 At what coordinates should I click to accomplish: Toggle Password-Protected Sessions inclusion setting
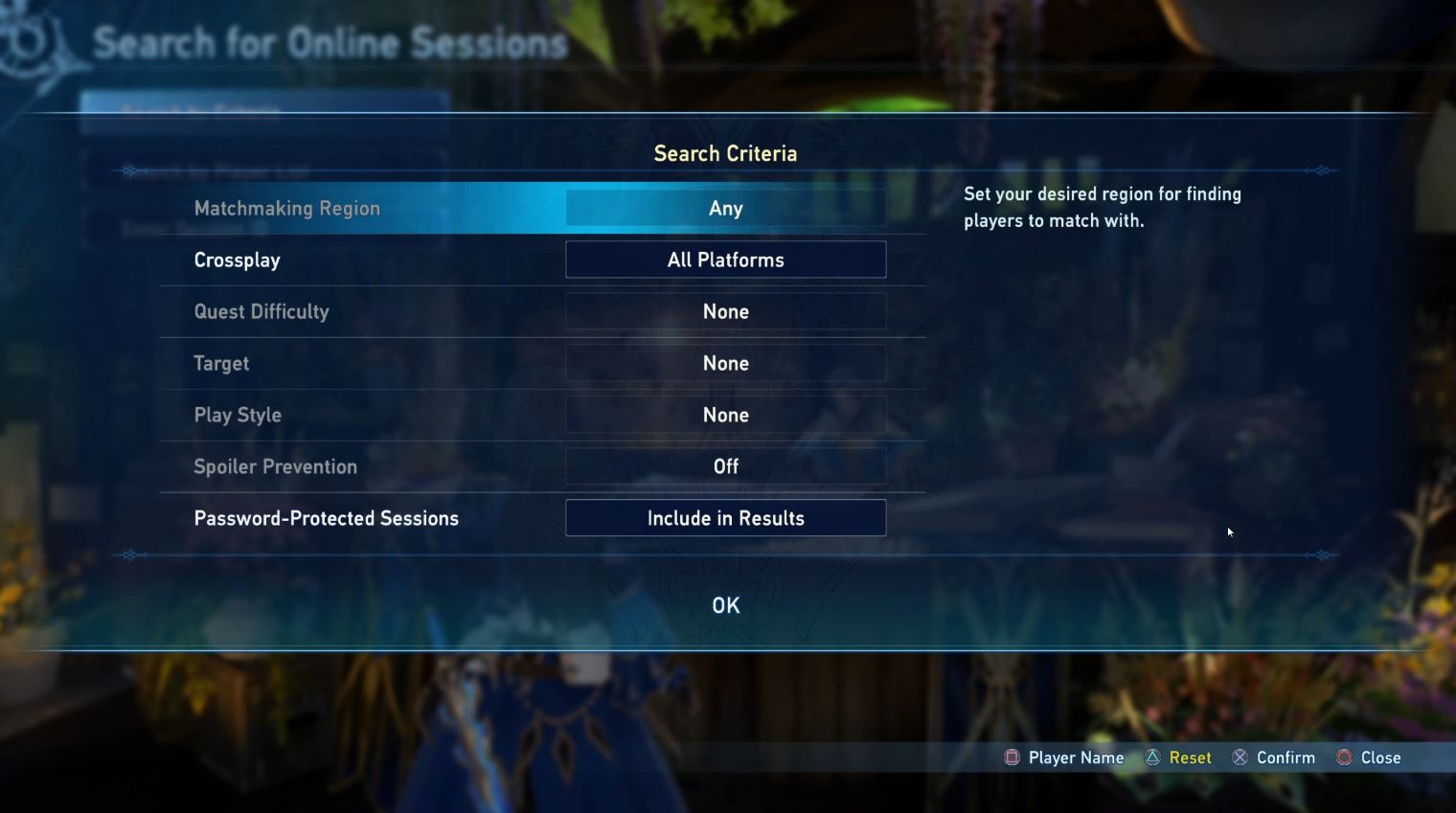725,518
